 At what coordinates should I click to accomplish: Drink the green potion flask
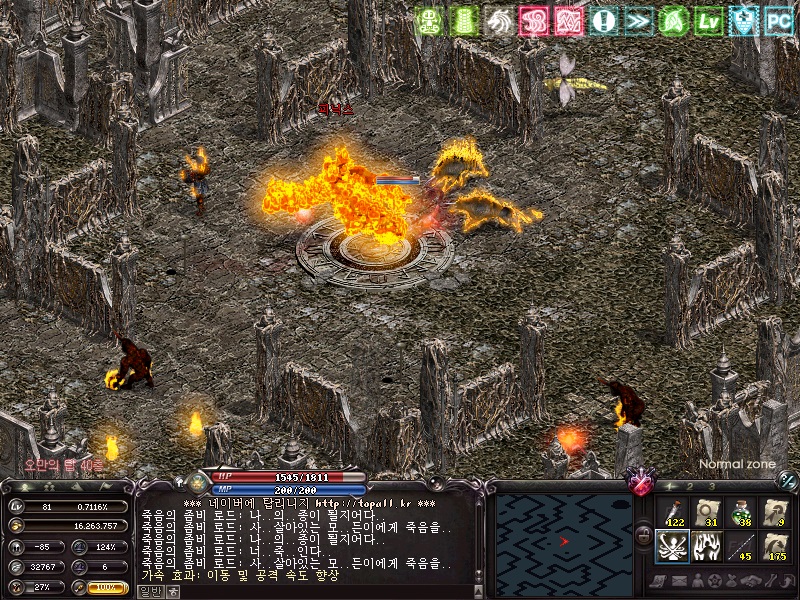tap(741, 513)
